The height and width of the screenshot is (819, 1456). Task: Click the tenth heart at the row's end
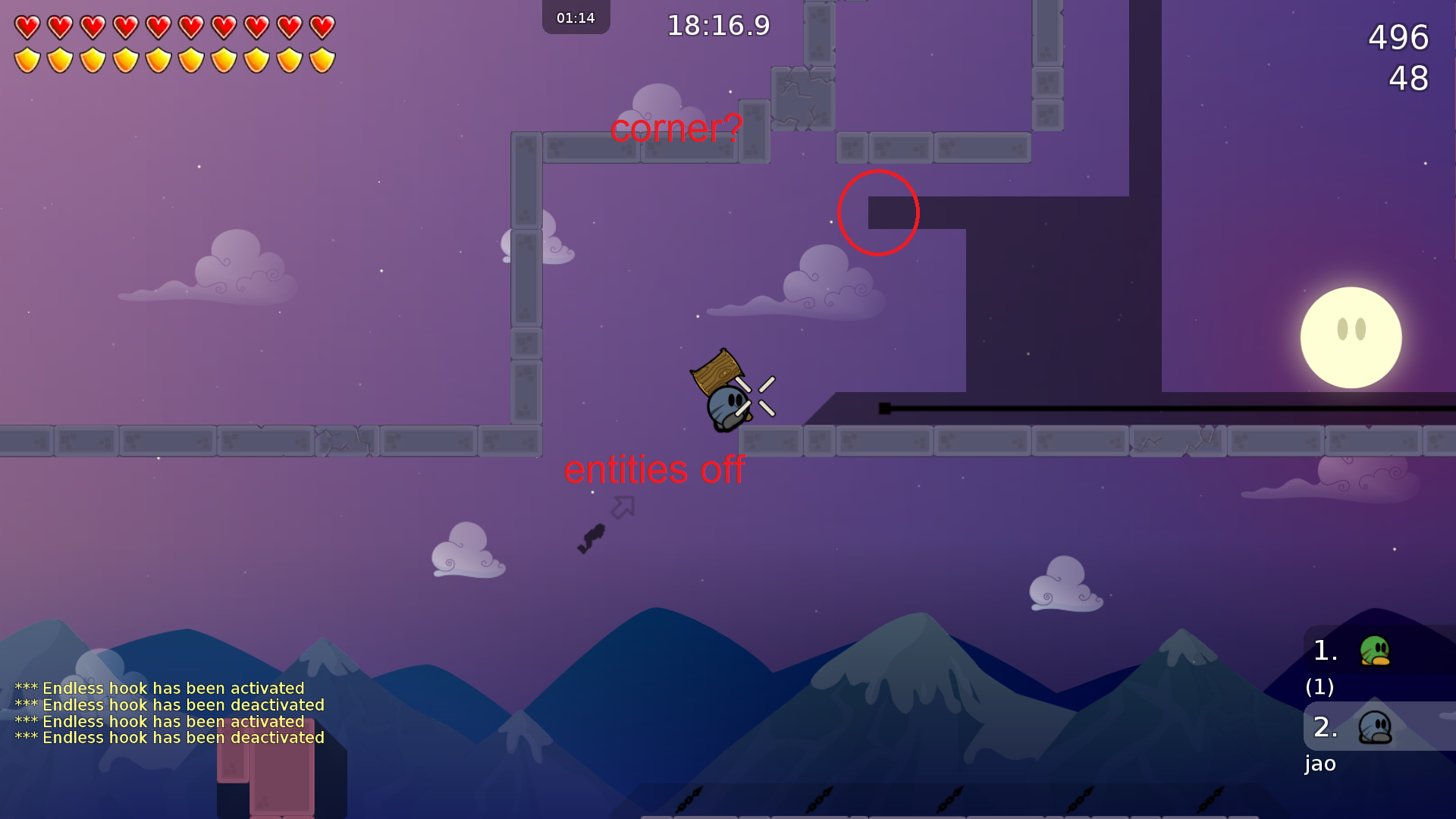click(322, 25)
